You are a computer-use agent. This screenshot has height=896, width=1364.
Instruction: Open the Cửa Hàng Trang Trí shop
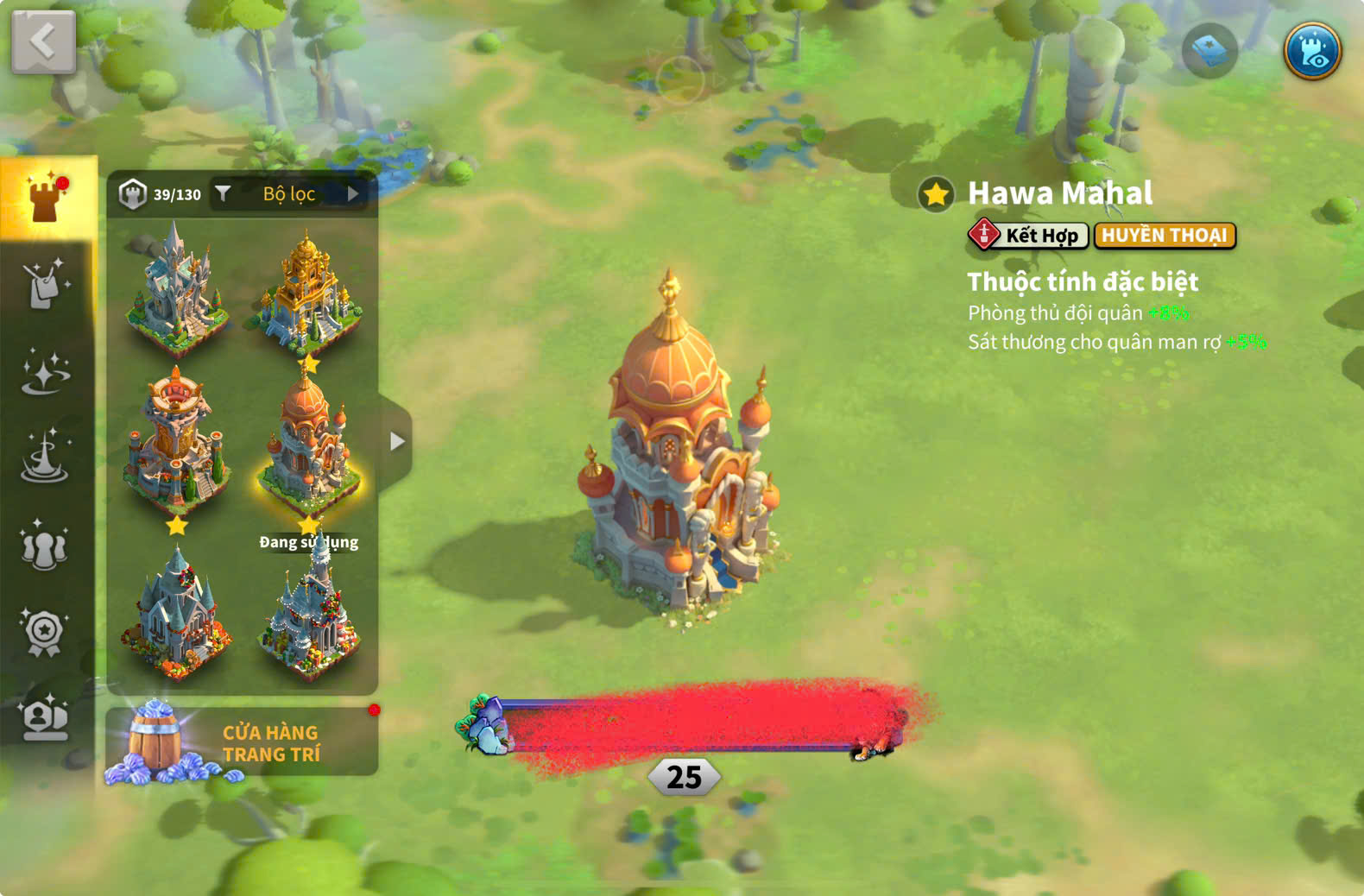[242, 742]
